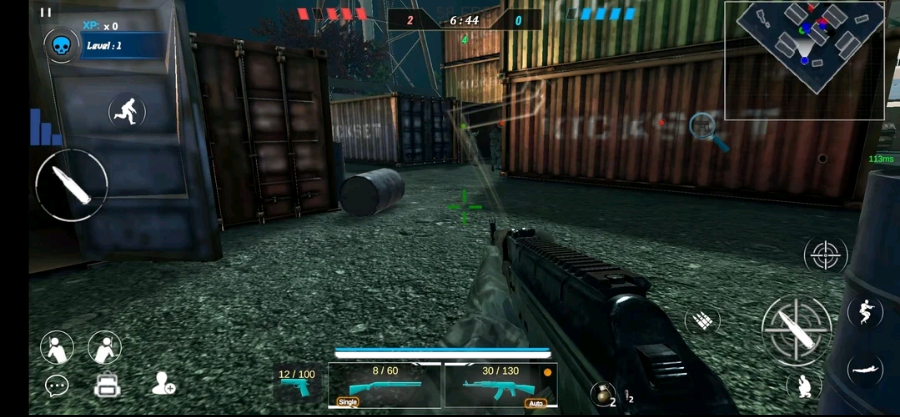Image resolution: width=900 pixels, height=417 pixels.
Task: Toggle the shotgun's Single fire mode
Action: (347, 402)
